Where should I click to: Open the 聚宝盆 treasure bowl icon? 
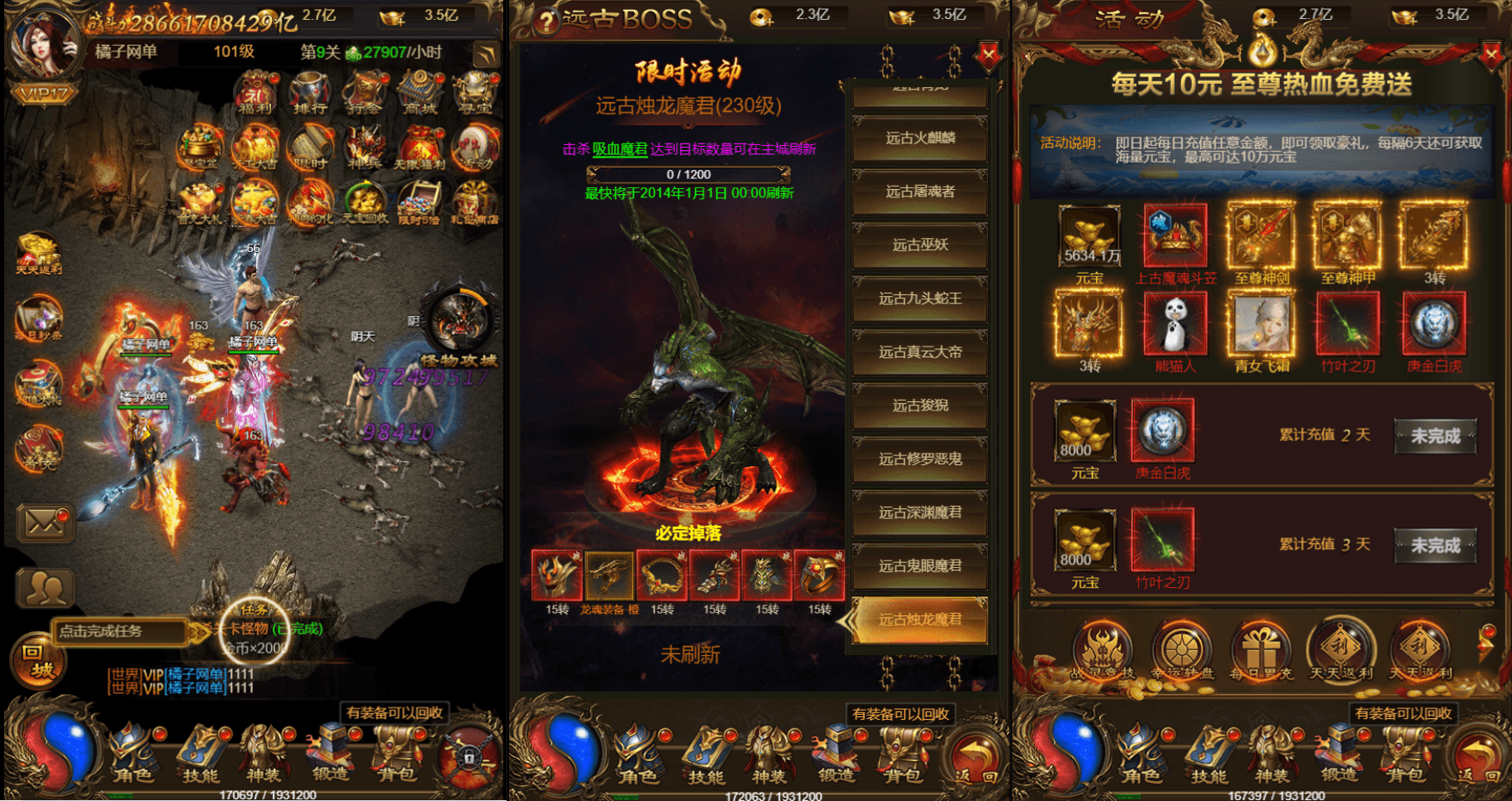200,148
